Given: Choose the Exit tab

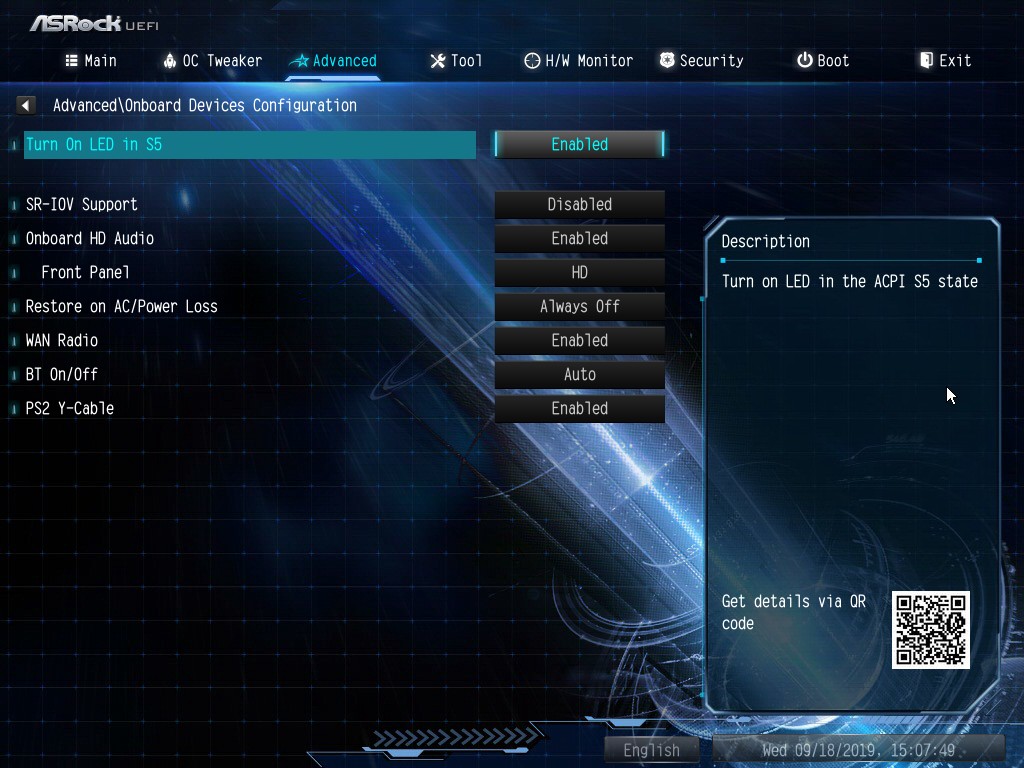Looking at the screenshot, I should (945, 61).
